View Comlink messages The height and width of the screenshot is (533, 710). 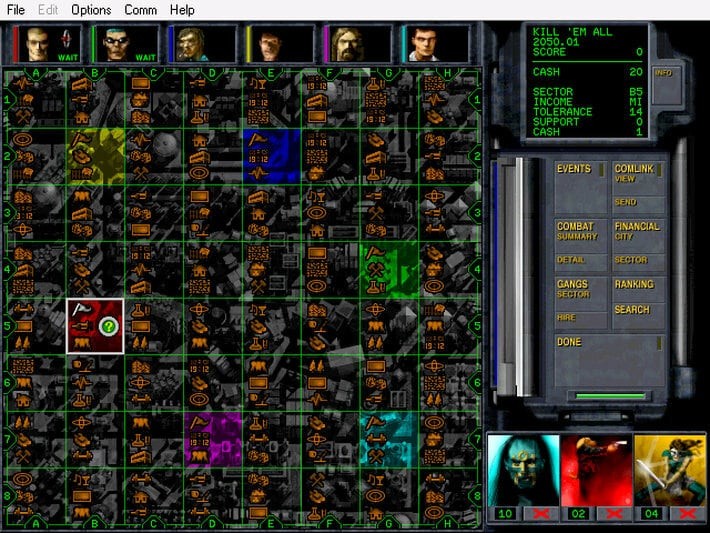(x=633, y=173)
